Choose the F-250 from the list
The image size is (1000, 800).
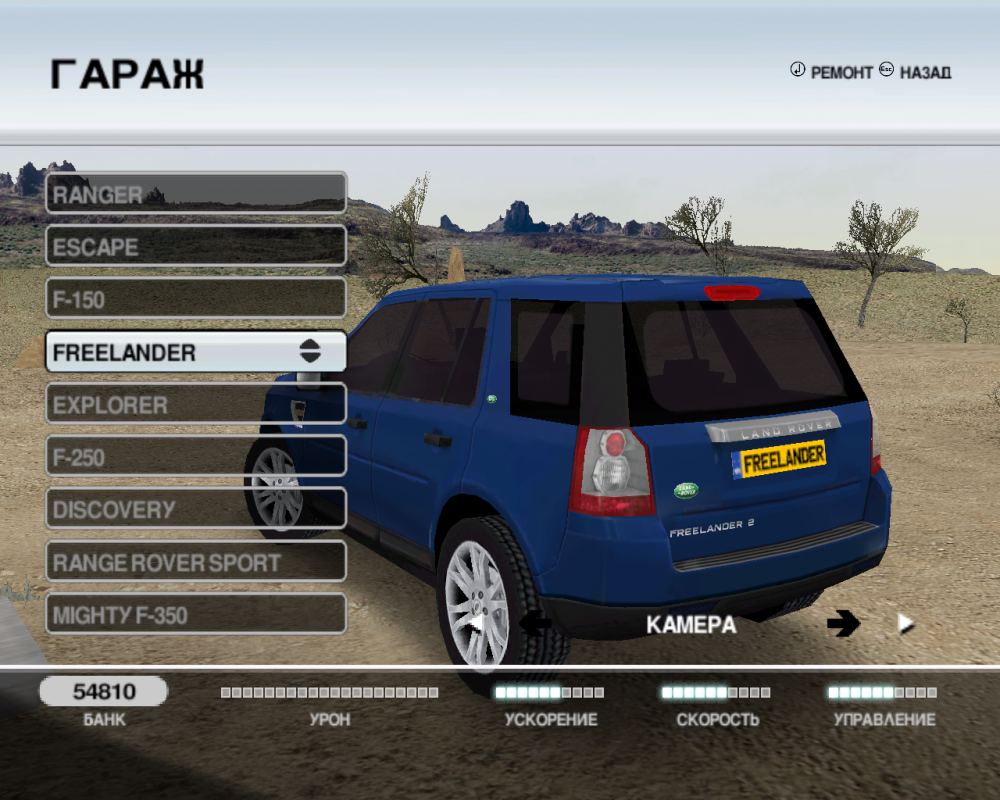(x=195, y=458)
